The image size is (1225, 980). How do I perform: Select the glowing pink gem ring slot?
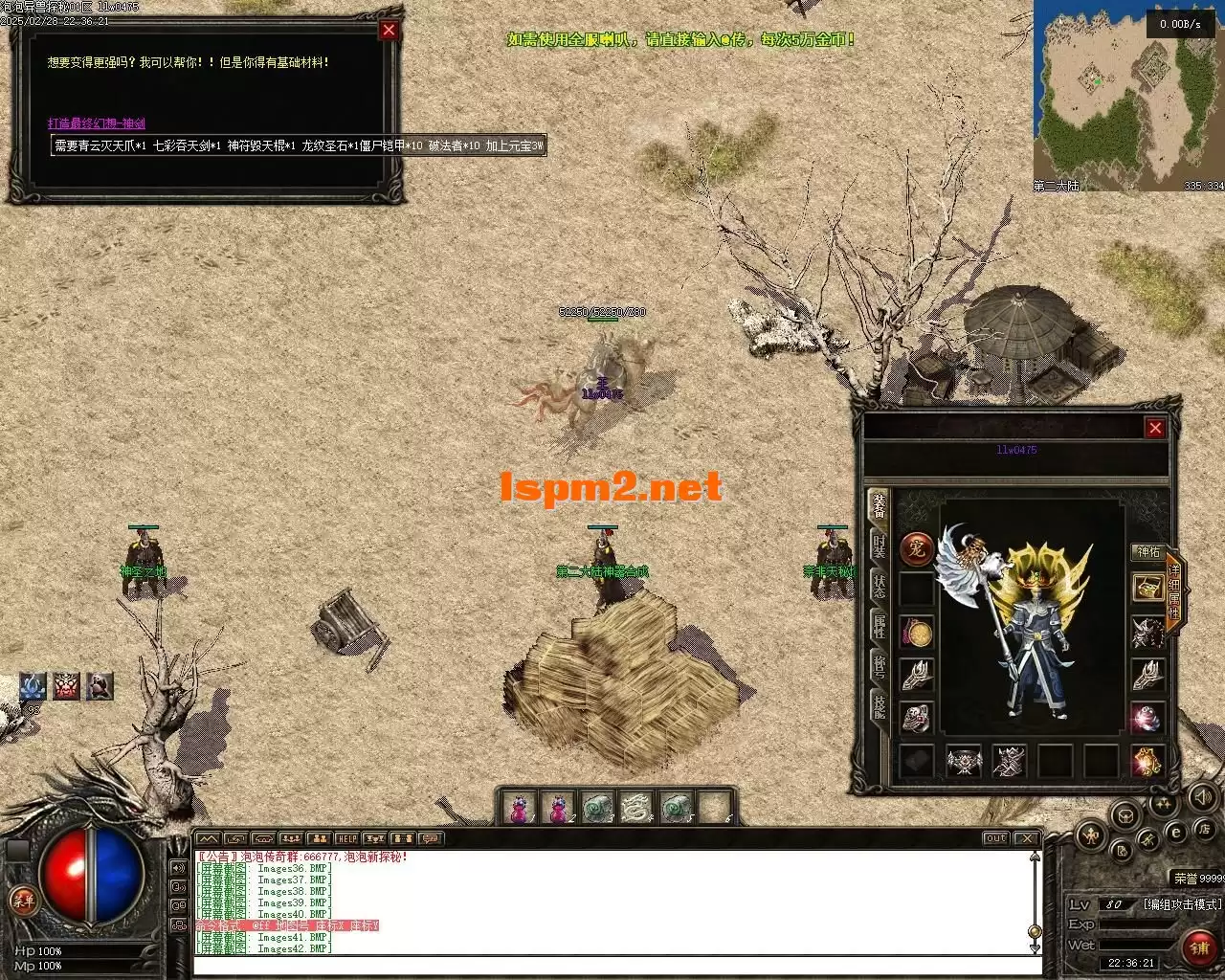[x=1147, y=717]
